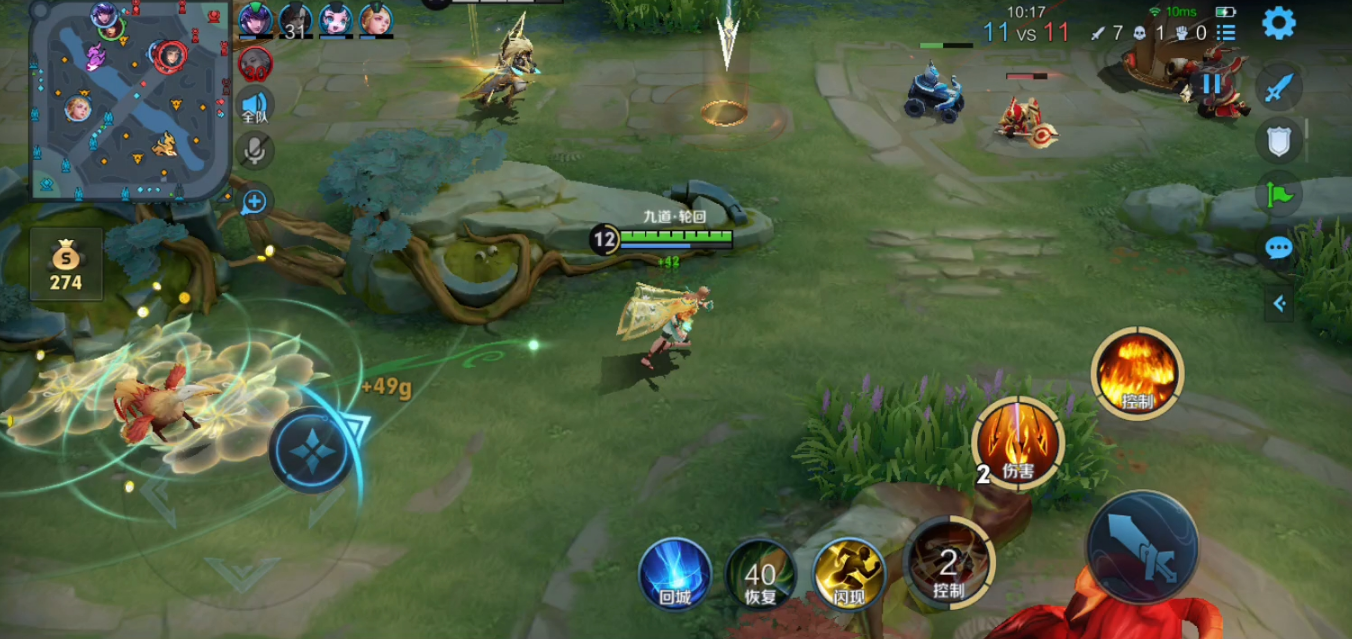
Task: Open the blue chat message bubble
Action: click(x=1279, y=248)
